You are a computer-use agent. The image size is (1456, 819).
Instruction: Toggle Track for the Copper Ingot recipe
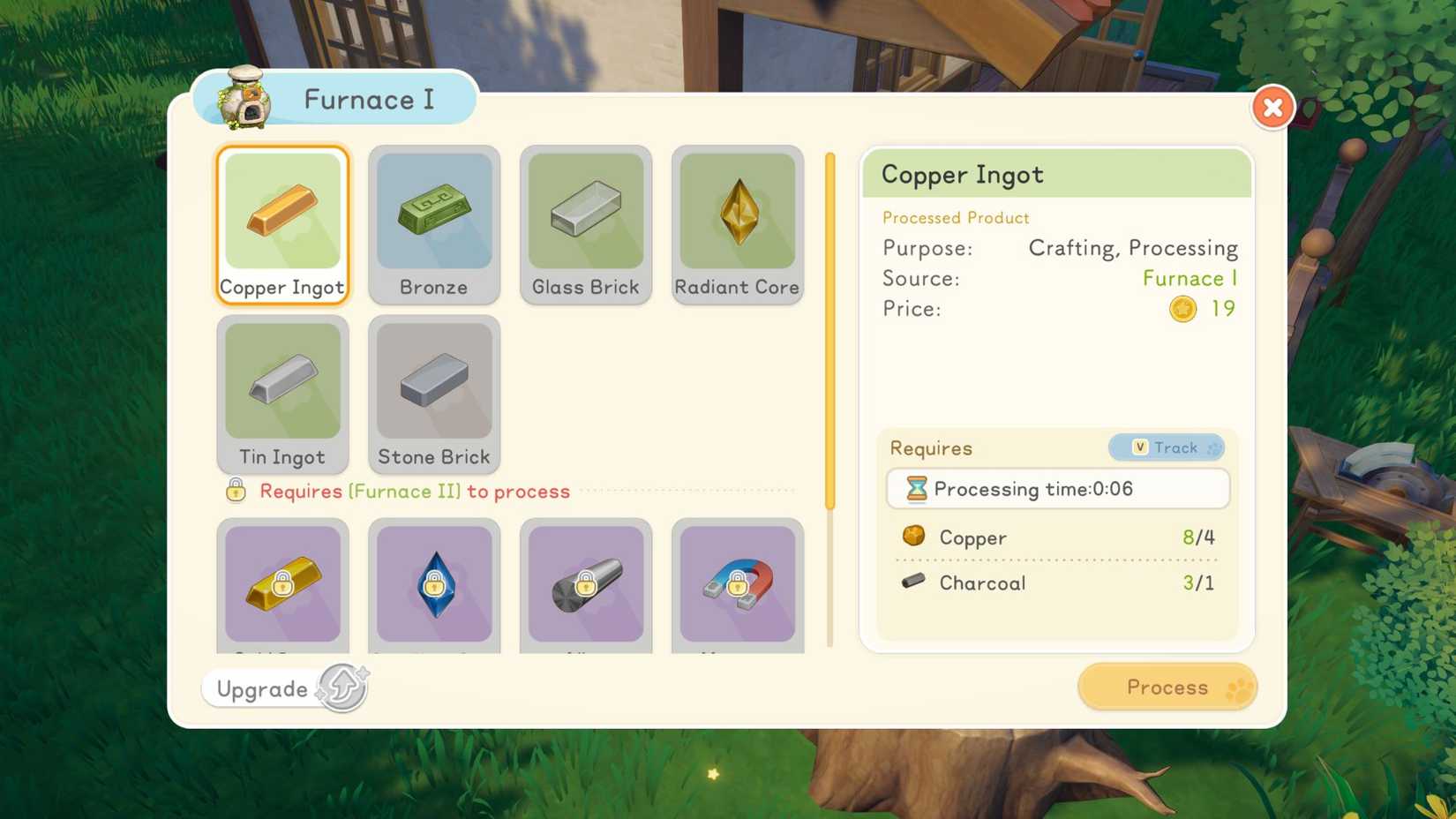[x=1167, y=447]
